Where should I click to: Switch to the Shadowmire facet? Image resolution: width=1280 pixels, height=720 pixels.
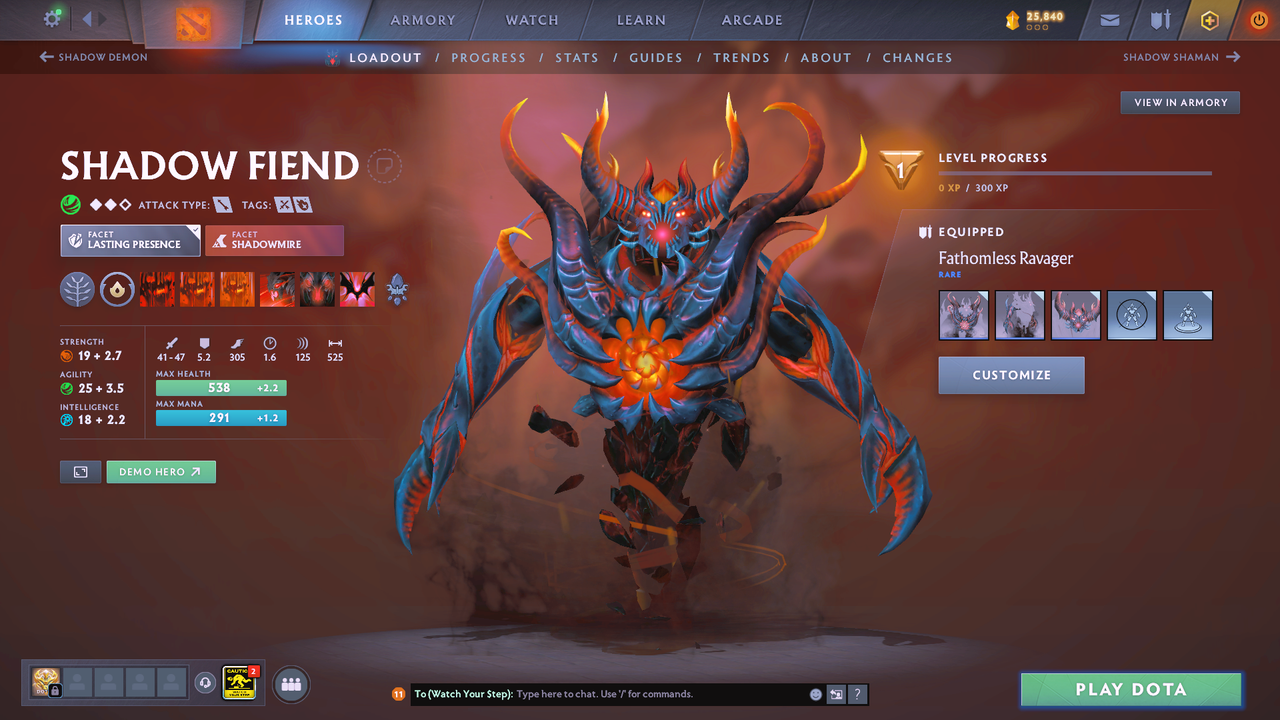click(x=274, y=240)
